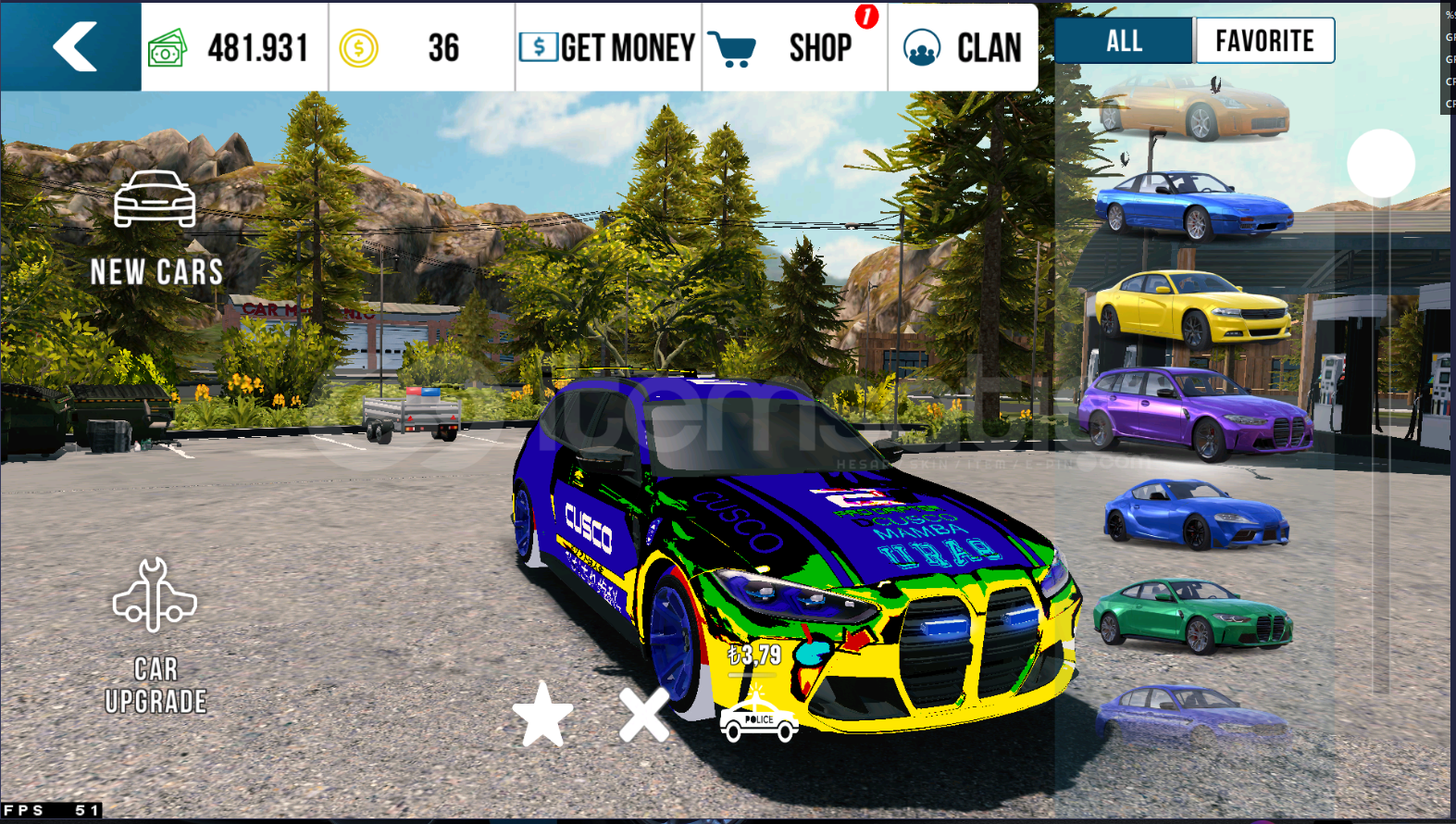Image resolution: width=1456 pixels, height=824 pixels.
Task: Choose the purple wagon from car list
Action: click(1194, 412)
